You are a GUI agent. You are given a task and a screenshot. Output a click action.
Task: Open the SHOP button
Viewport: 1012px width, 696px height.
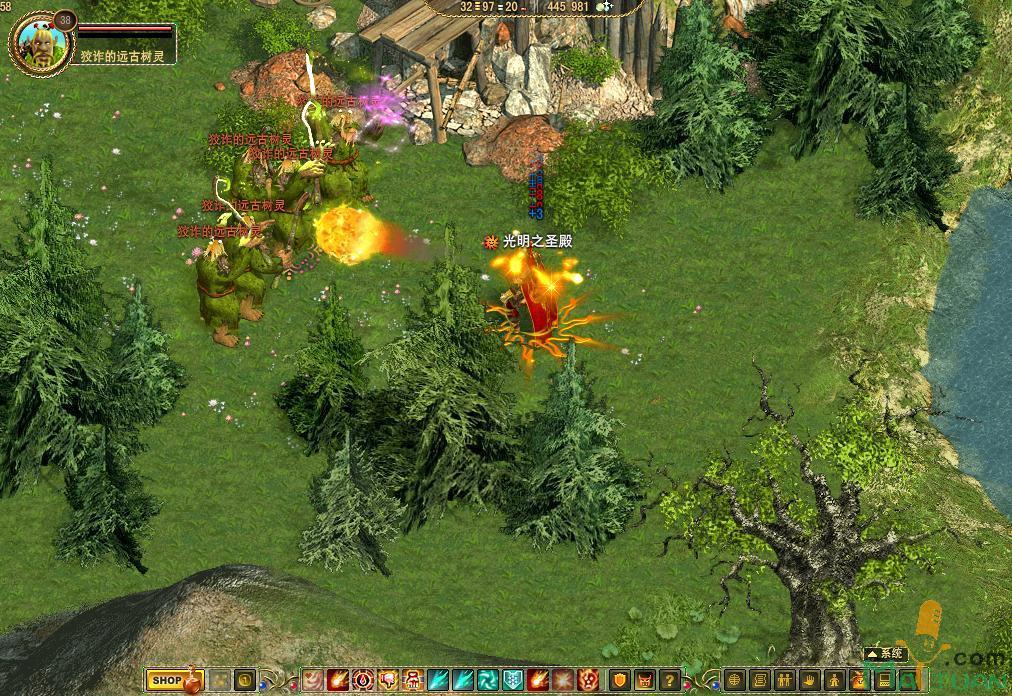pyautogui.click(x=166, y=680)
